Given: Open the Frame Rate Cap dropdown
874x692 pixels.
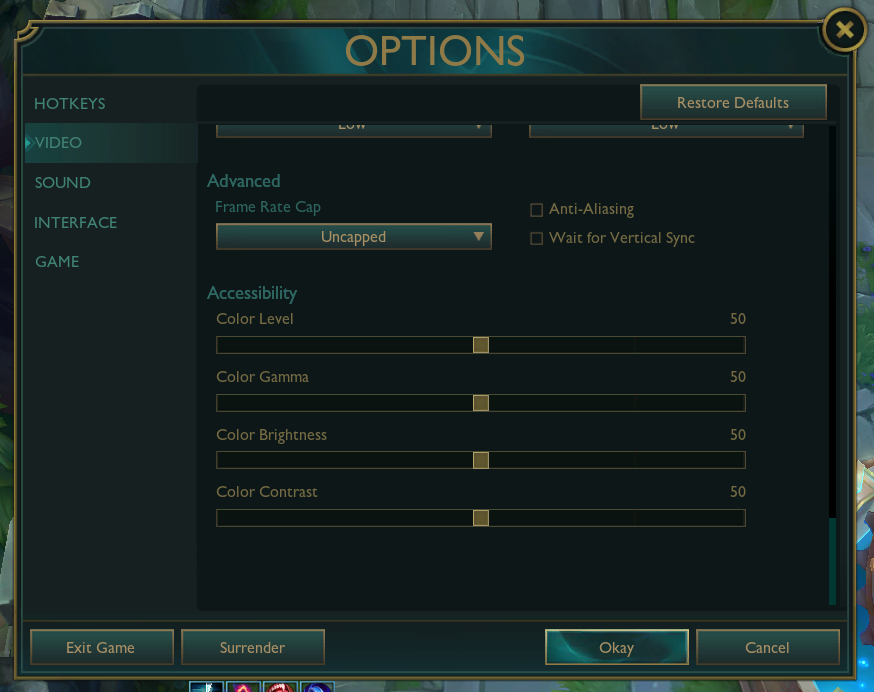Looking at the screenshot, I should pyautogui.click(x=354, y=237).
